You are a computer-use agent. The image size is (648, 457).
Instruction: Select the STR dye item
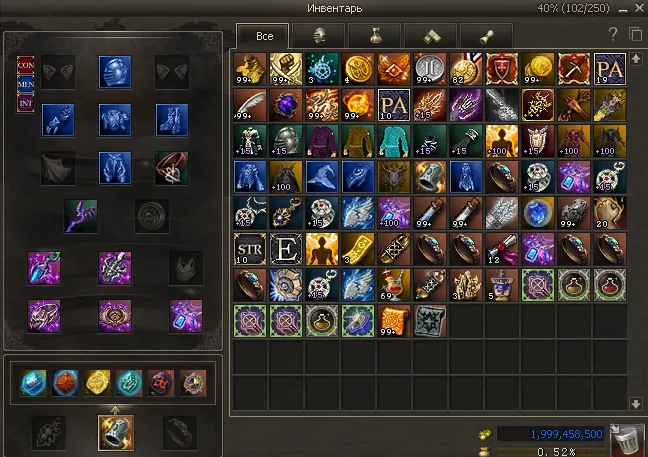coord(248,248)
